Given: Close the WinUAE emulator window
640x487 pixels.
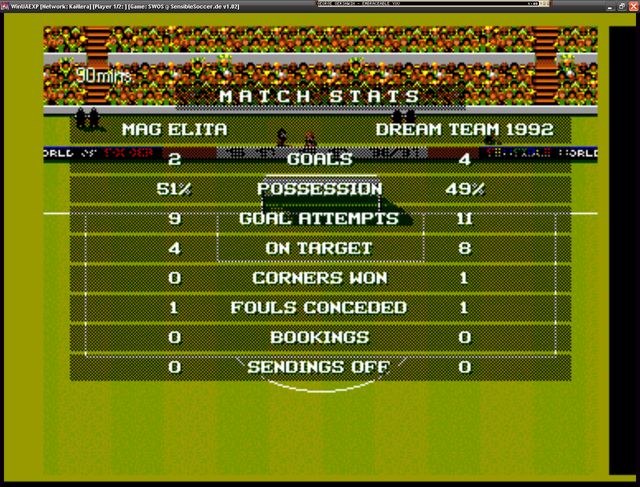Looking at the screenshot, I should 633,5.
